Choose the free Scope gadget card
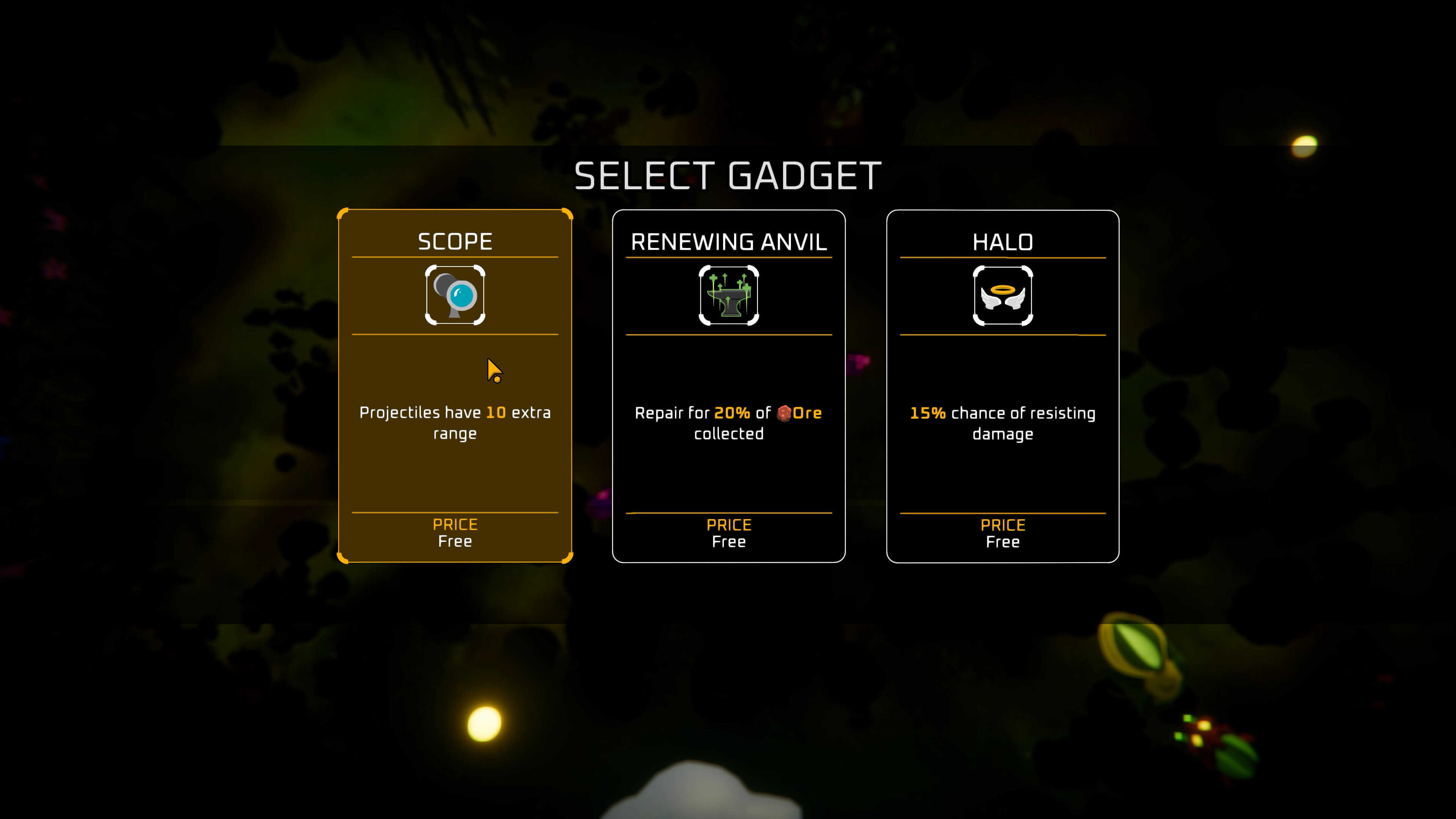The height and width of the screenshot is (819, 1456). point(455,384)
